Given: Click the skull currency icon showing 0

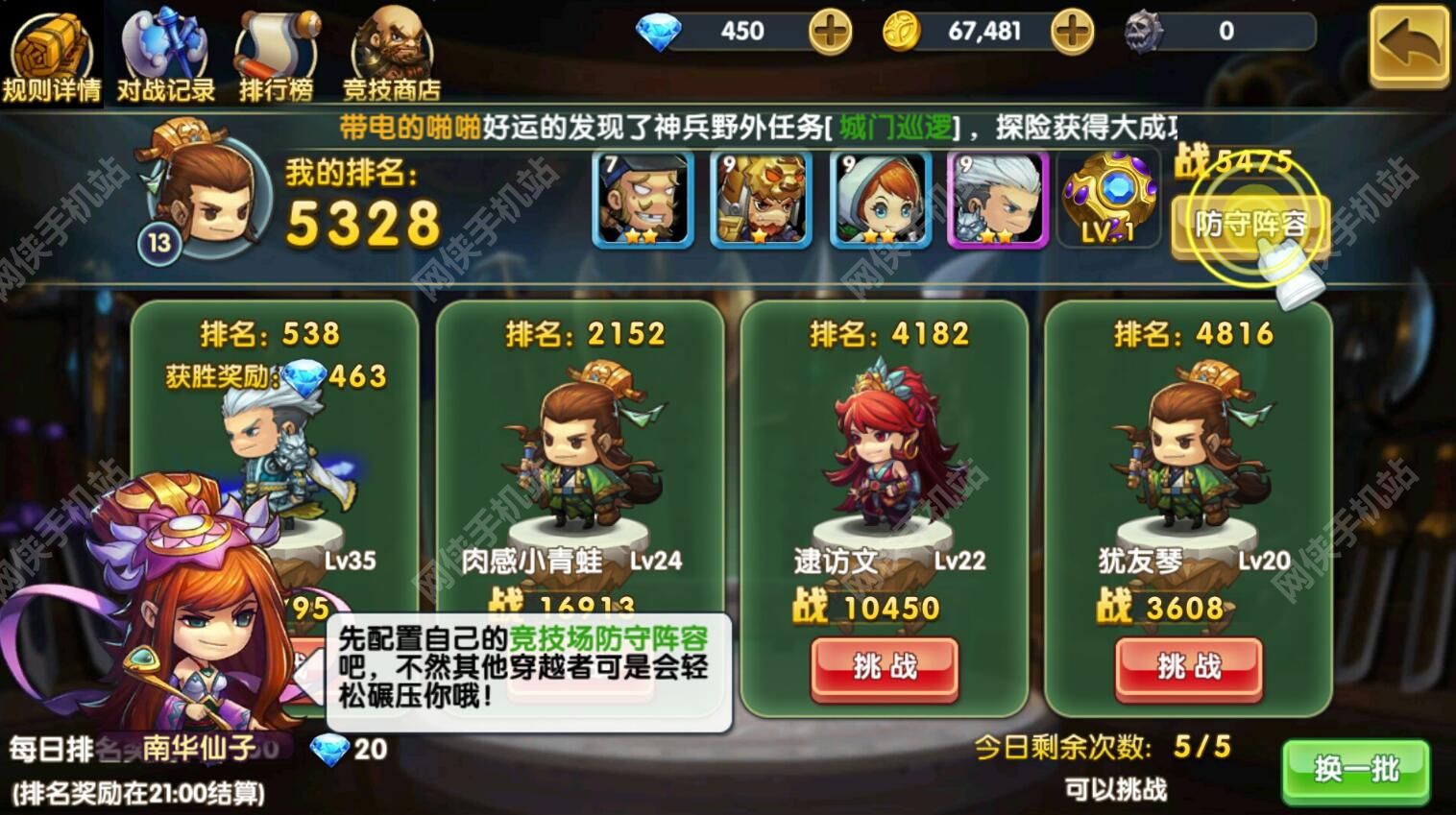Looking at the screenshot, I should coord(1143,32).
